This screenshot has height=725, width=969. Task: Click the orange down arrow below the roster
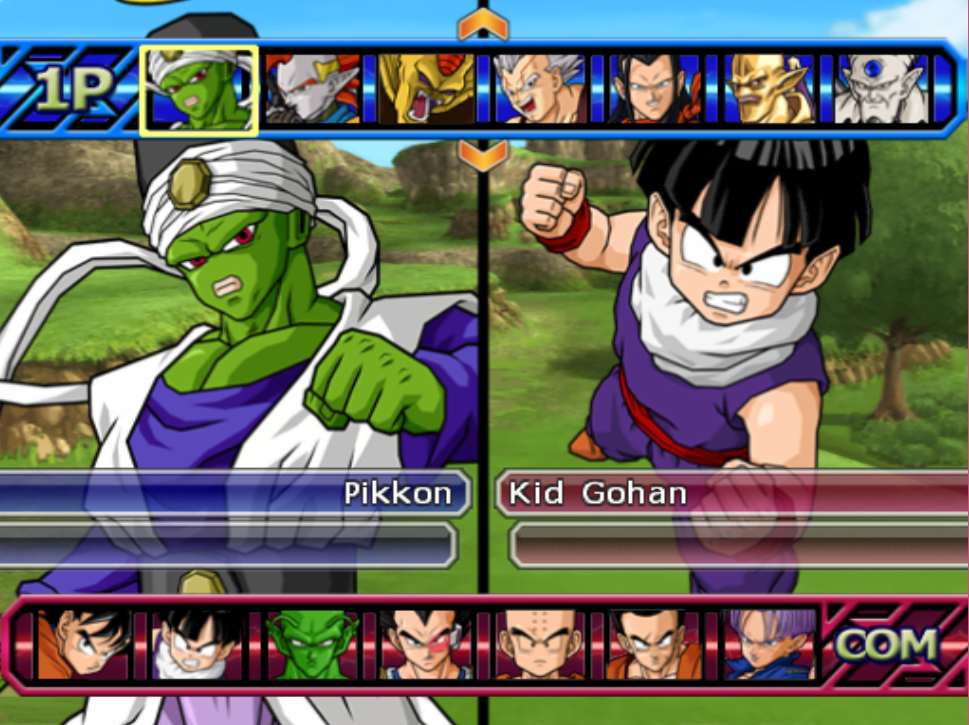[x=484, y=155]
